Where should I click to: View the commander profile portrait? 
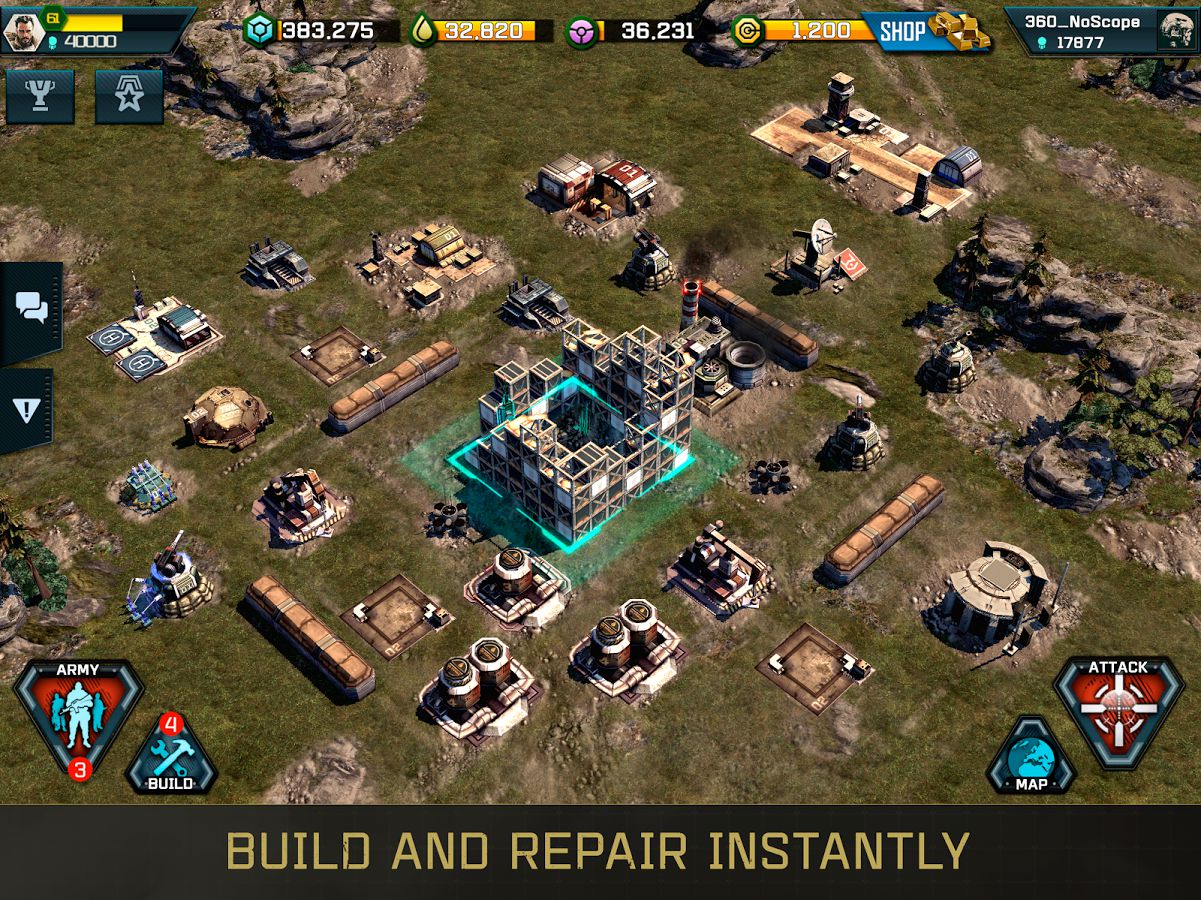[24, 31]
